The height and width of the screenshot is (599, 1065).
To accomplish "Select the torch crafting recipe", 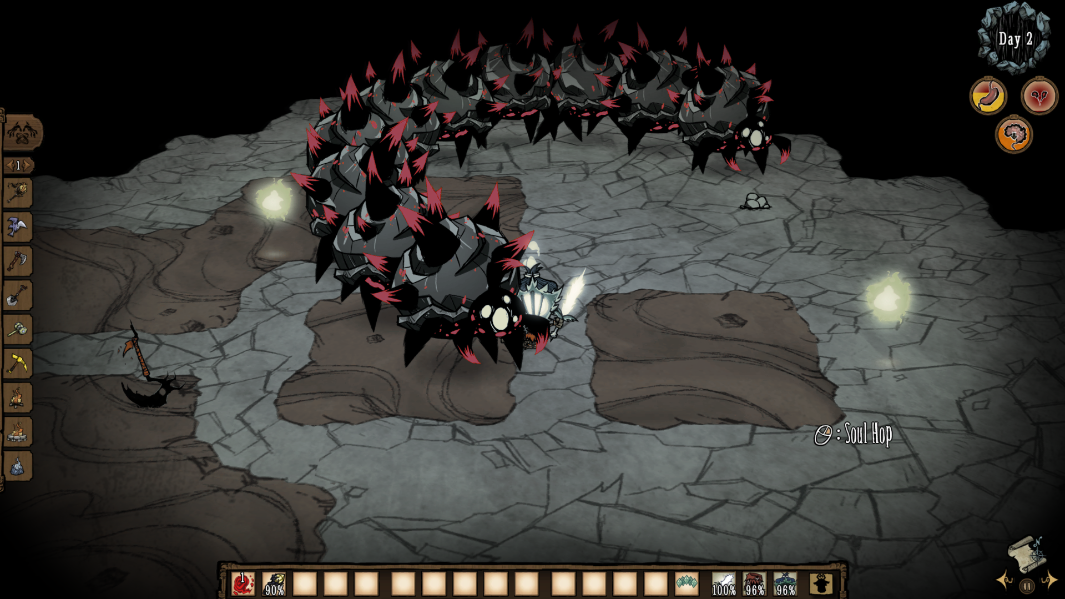I will (18, 193).
